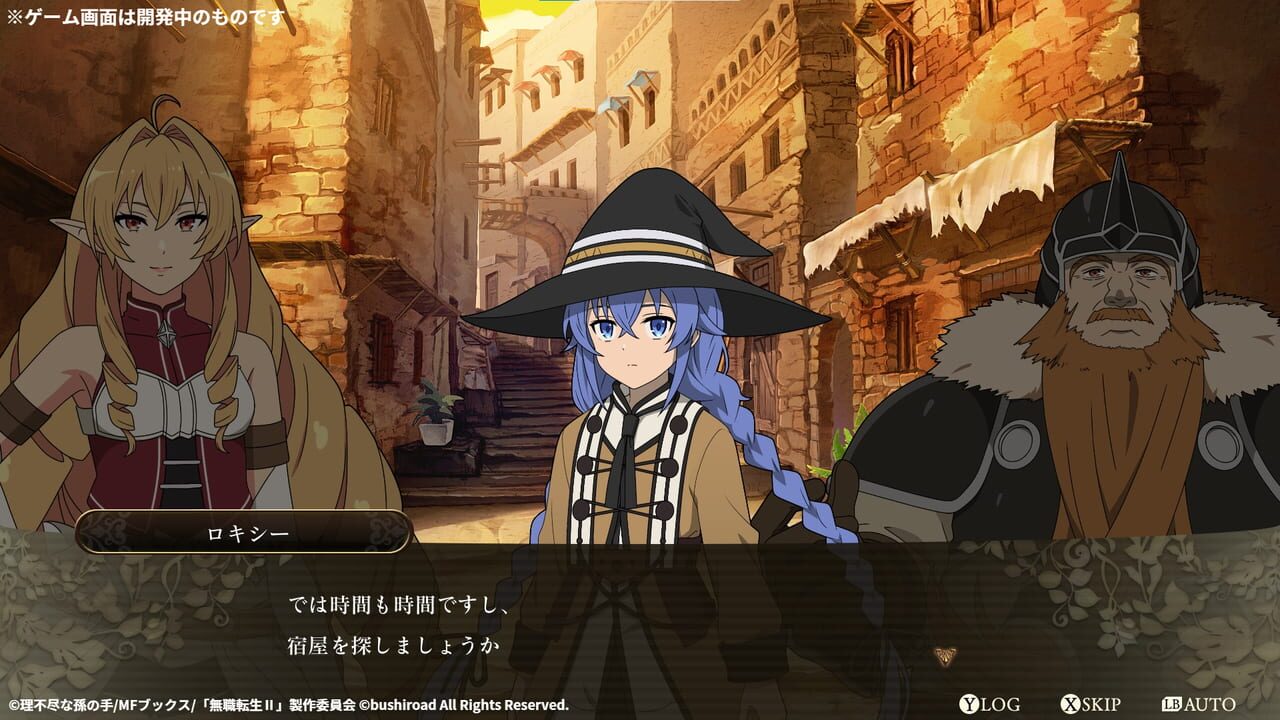This screenshot has width=1280, height=720.
Task: Click Roxy's character sprite in the center
Action: click(640, 400)
